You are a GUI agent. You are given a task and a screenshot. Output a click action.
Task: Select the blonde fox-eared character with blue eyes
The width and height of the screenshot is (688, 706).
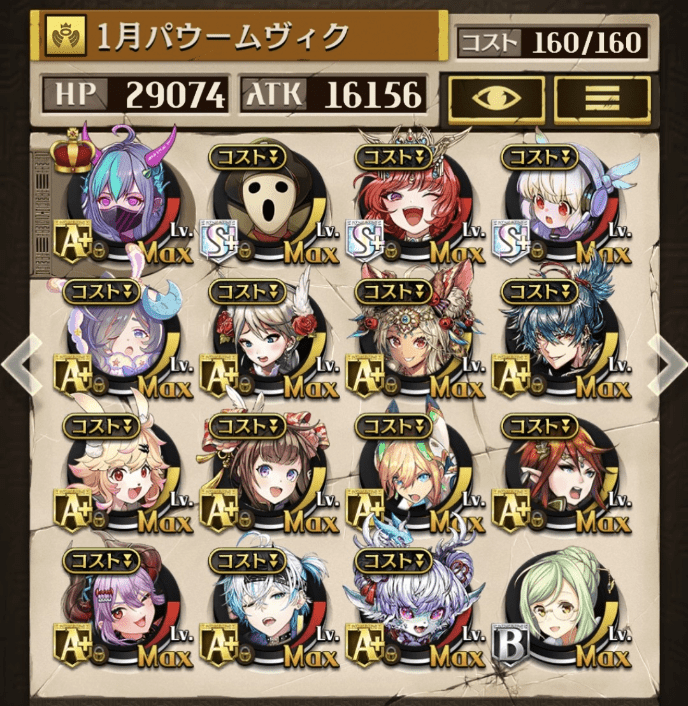(x=413, y=475)
